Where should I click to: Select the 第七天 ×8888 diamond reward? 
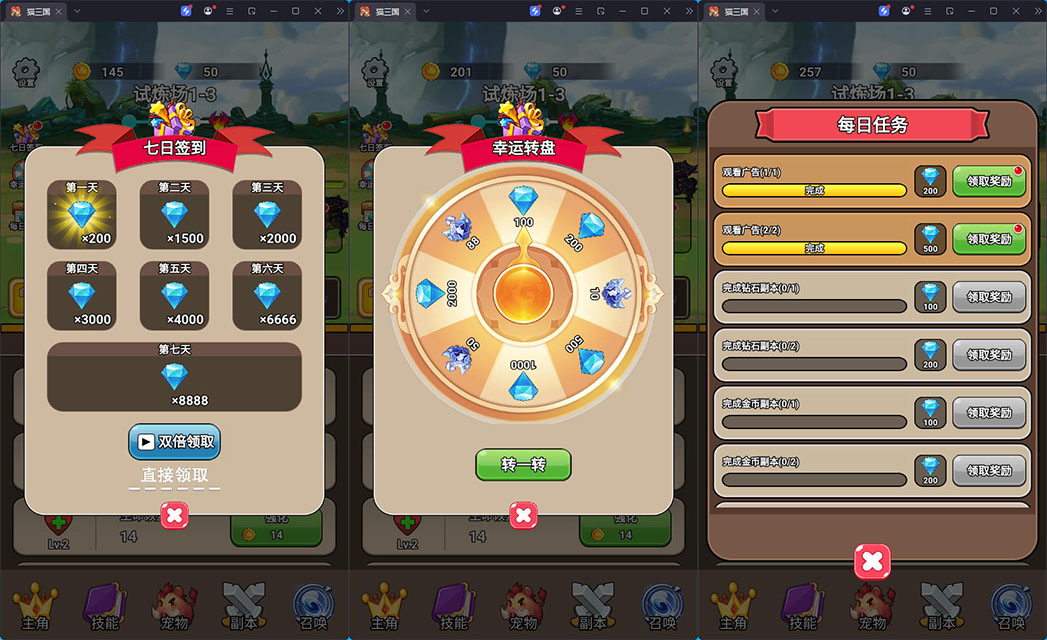pos(174,376)
